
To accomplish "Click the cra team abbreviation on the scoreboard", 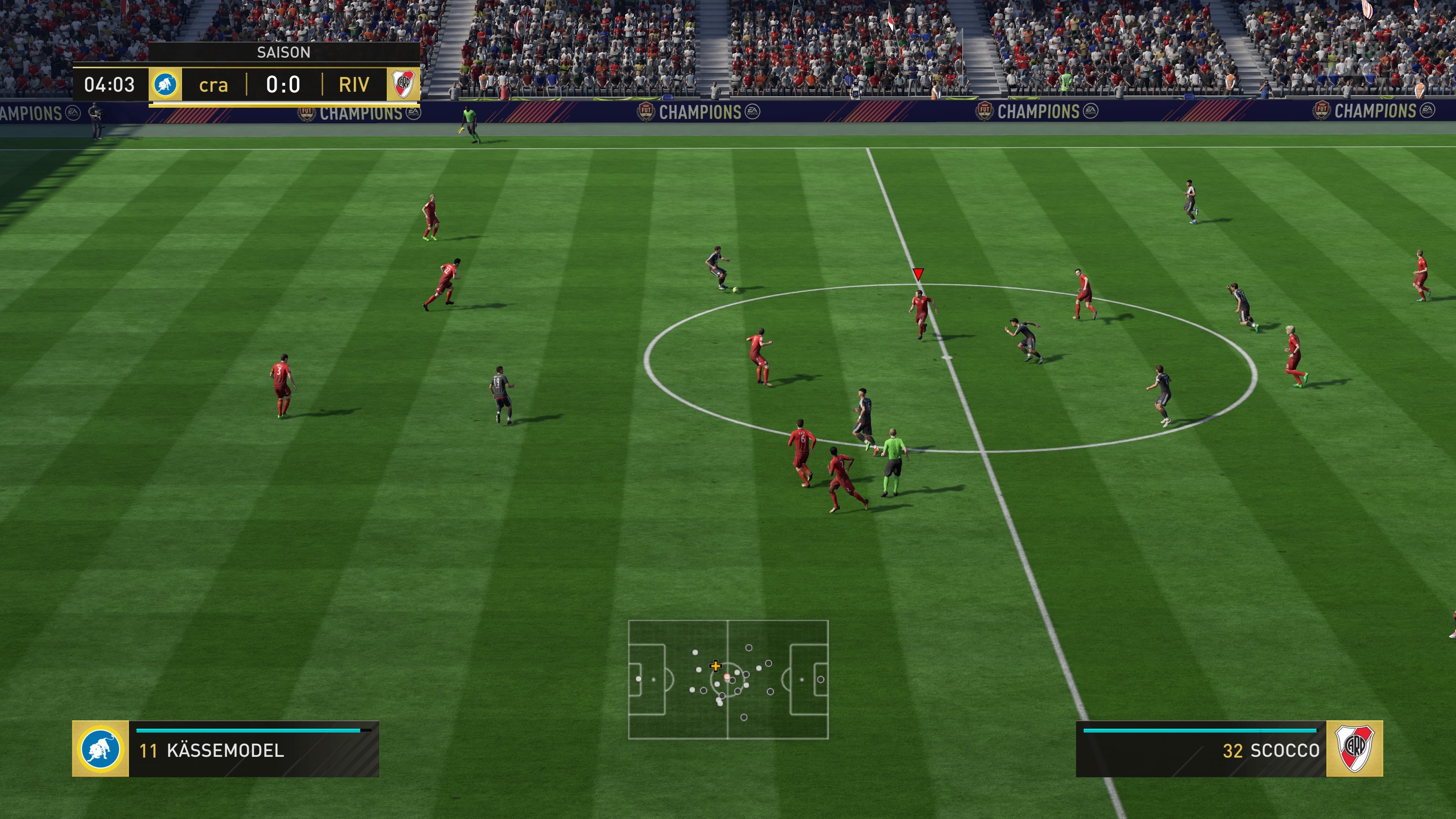I will tap(213, 86).
